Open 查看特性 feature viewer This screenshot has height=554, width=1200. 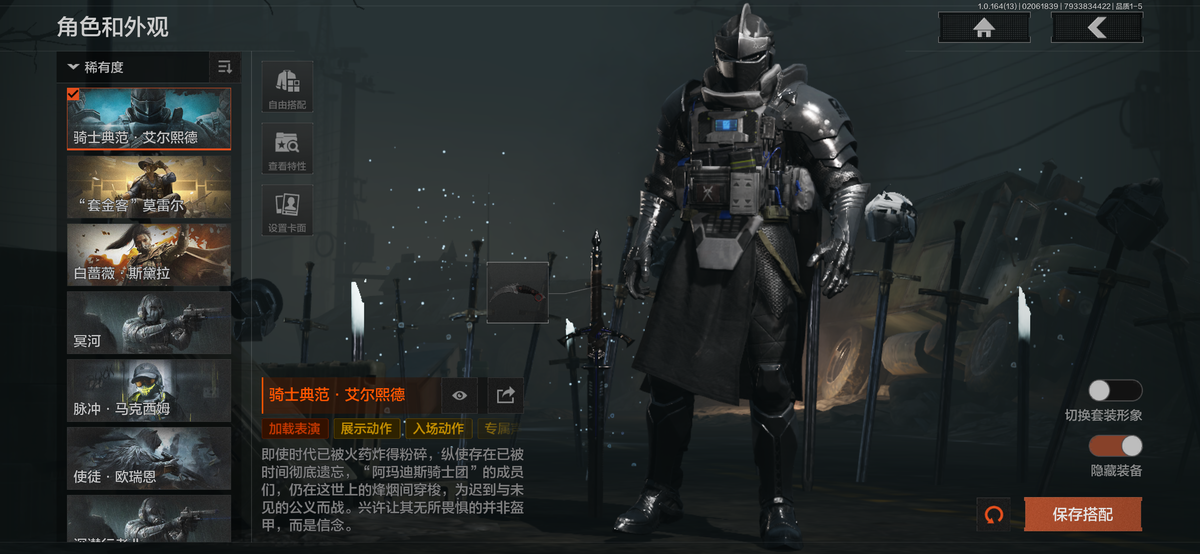coord(287,149)
